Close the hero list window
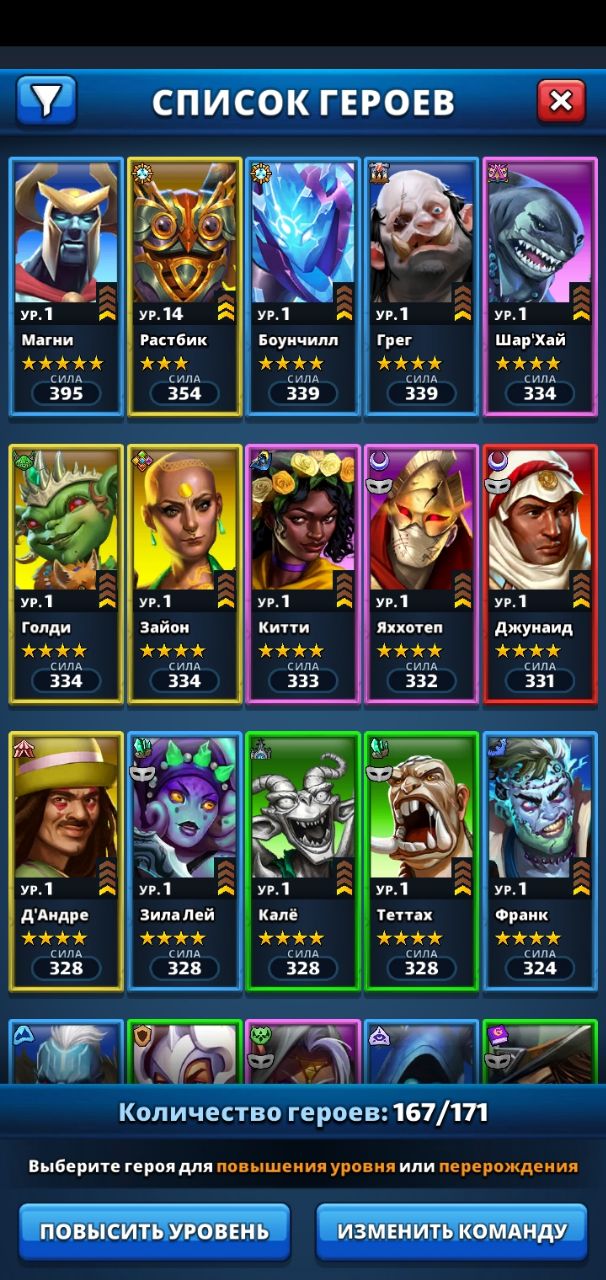606x1280 pixels. [561, 100]
